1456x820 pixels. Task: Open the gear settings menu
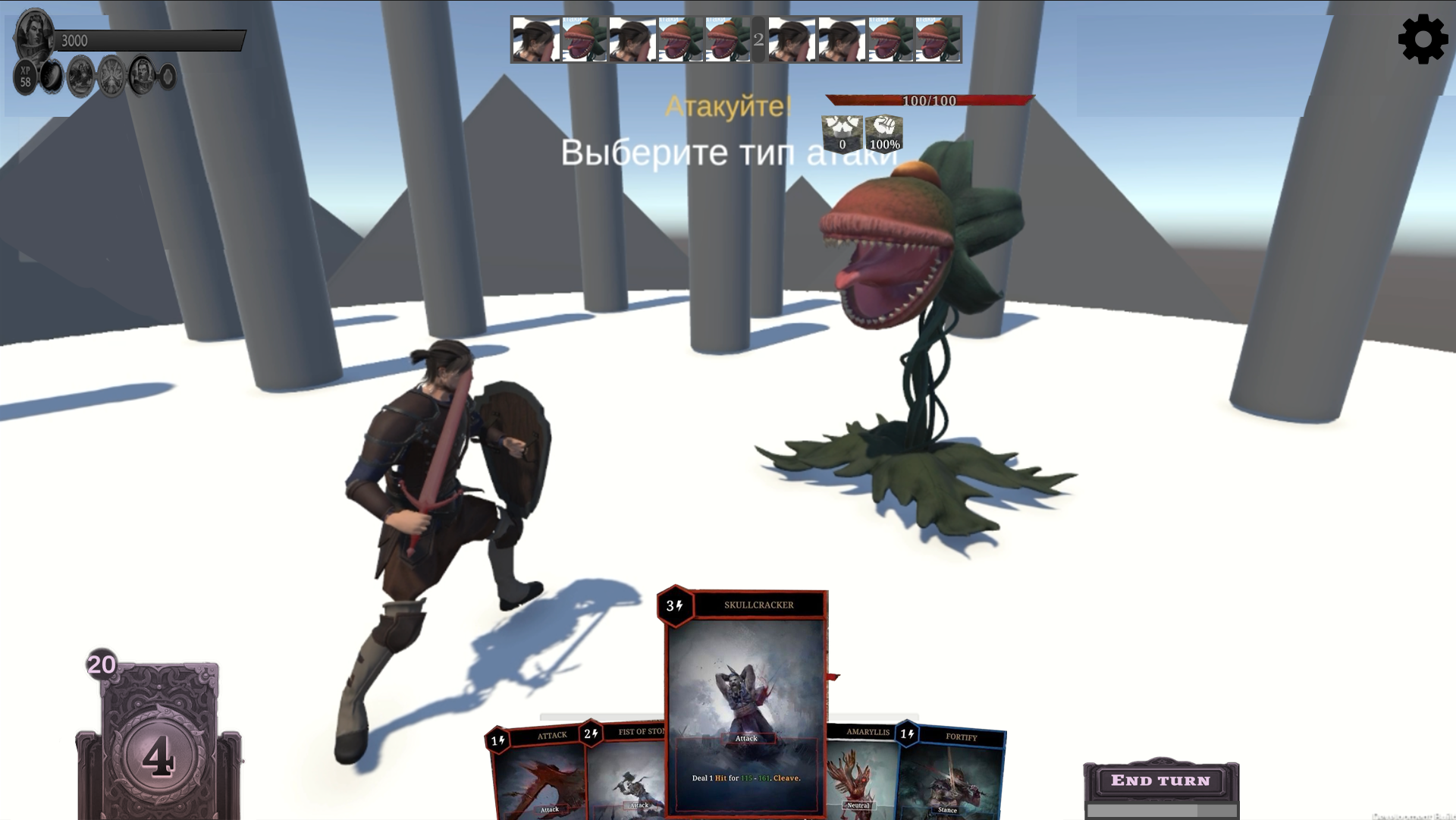coord(1423,39)
